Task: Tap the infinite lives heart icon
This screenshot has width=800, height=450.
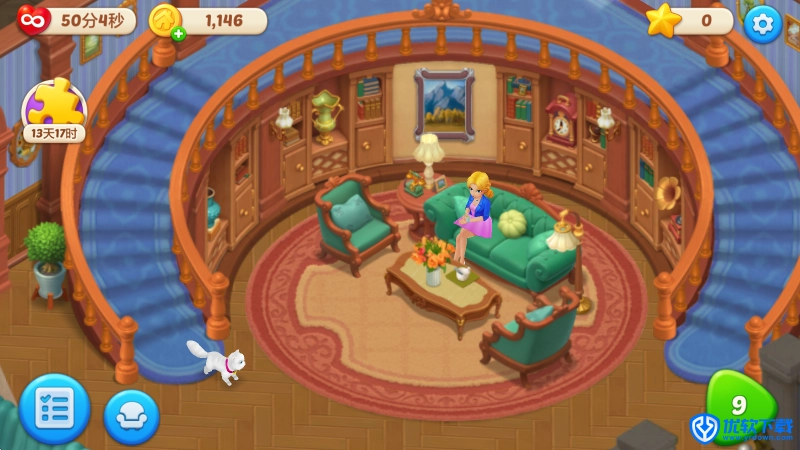Action: point(32,20)
